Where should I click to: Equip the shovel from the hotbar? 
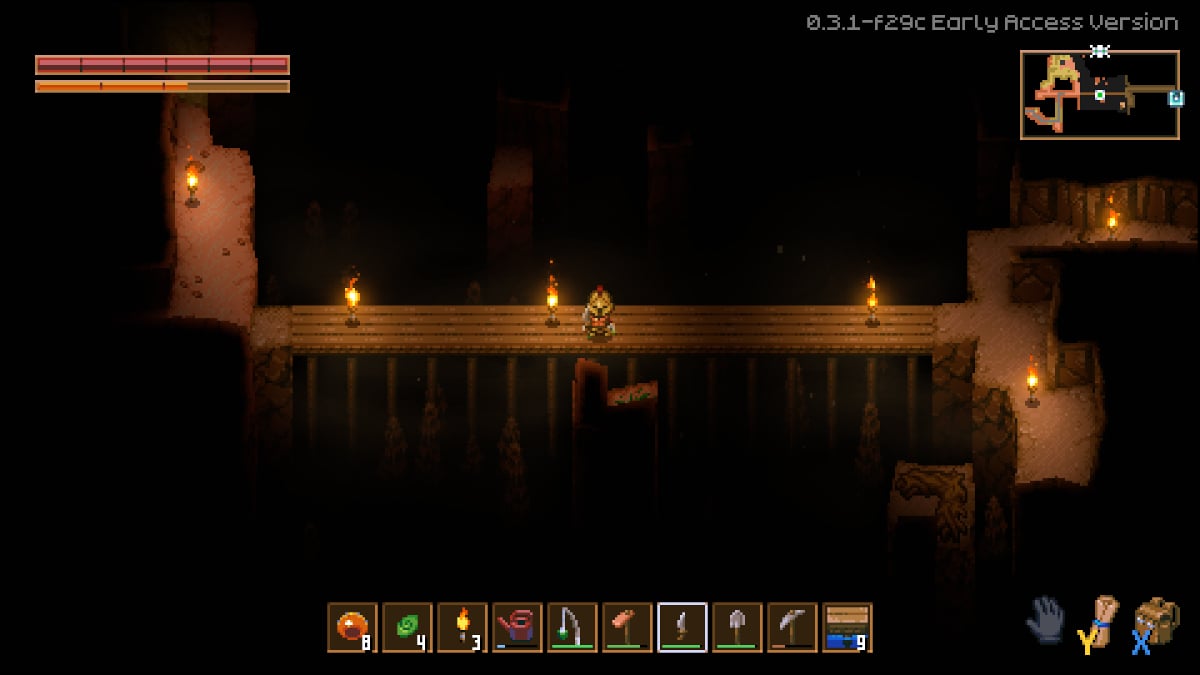point(737,627)
